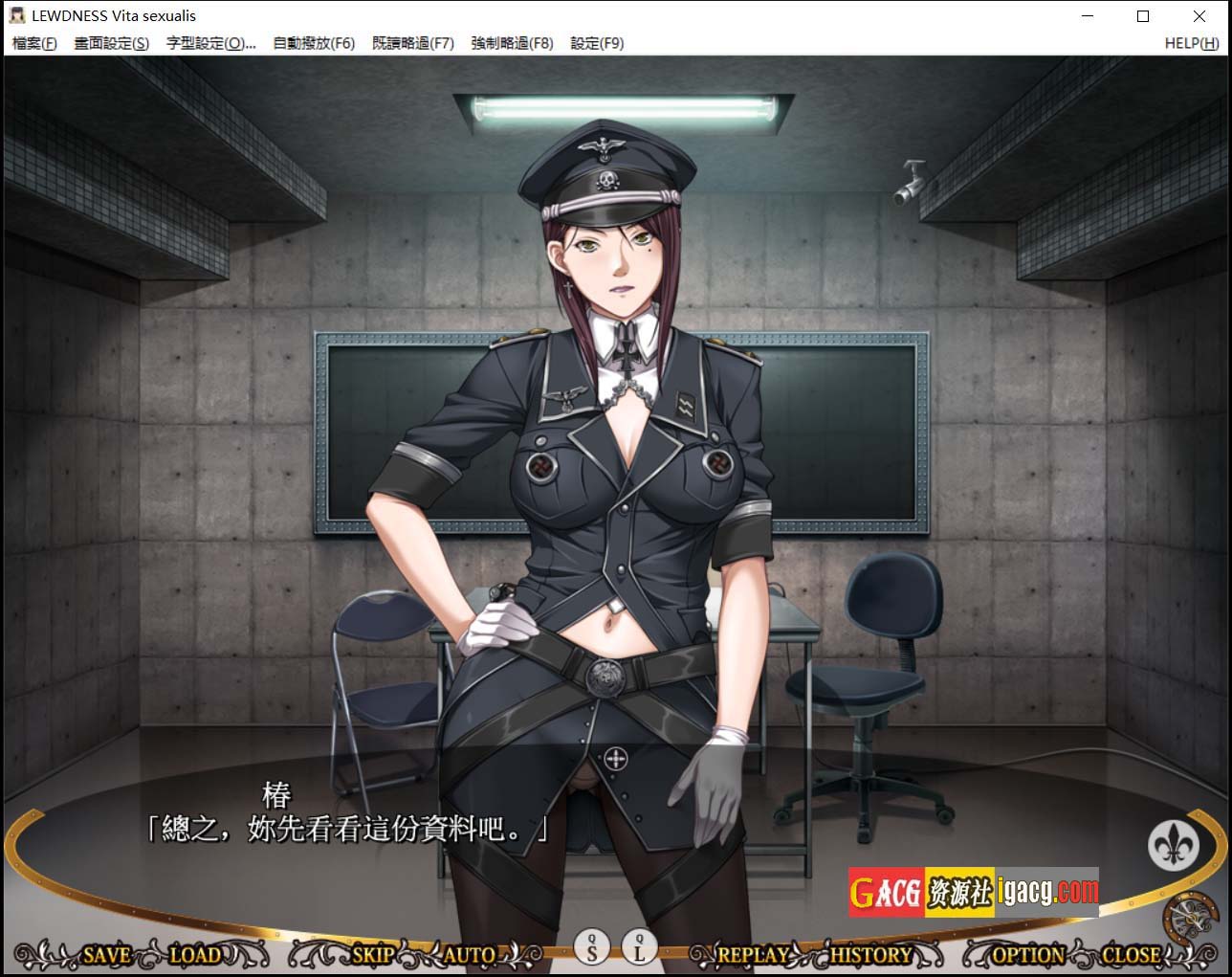This screenshot has height=977, width=1232.
Task: Open the 設定(F9) settings menu
Action: coord(597,43)
